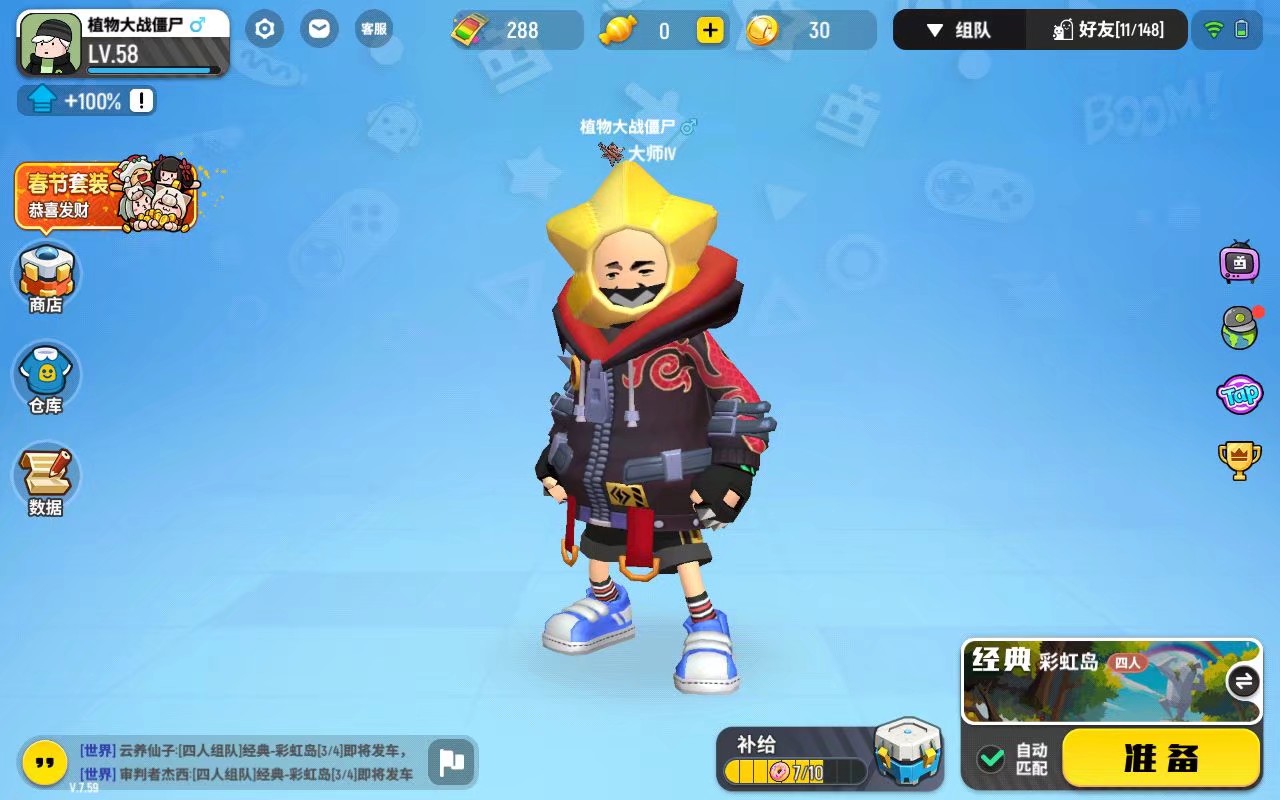Toggle the flag icon beside world chat
Viewport: 1280px width, 800px height.
click(451, 763)
